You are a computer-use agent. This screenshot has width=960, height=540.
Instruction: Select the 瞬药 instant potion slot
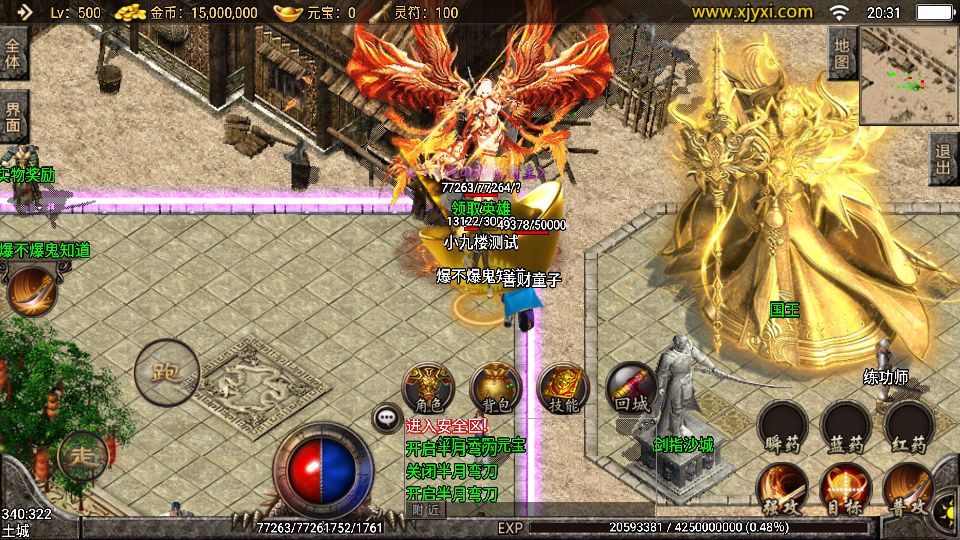(x=781, y=426)
